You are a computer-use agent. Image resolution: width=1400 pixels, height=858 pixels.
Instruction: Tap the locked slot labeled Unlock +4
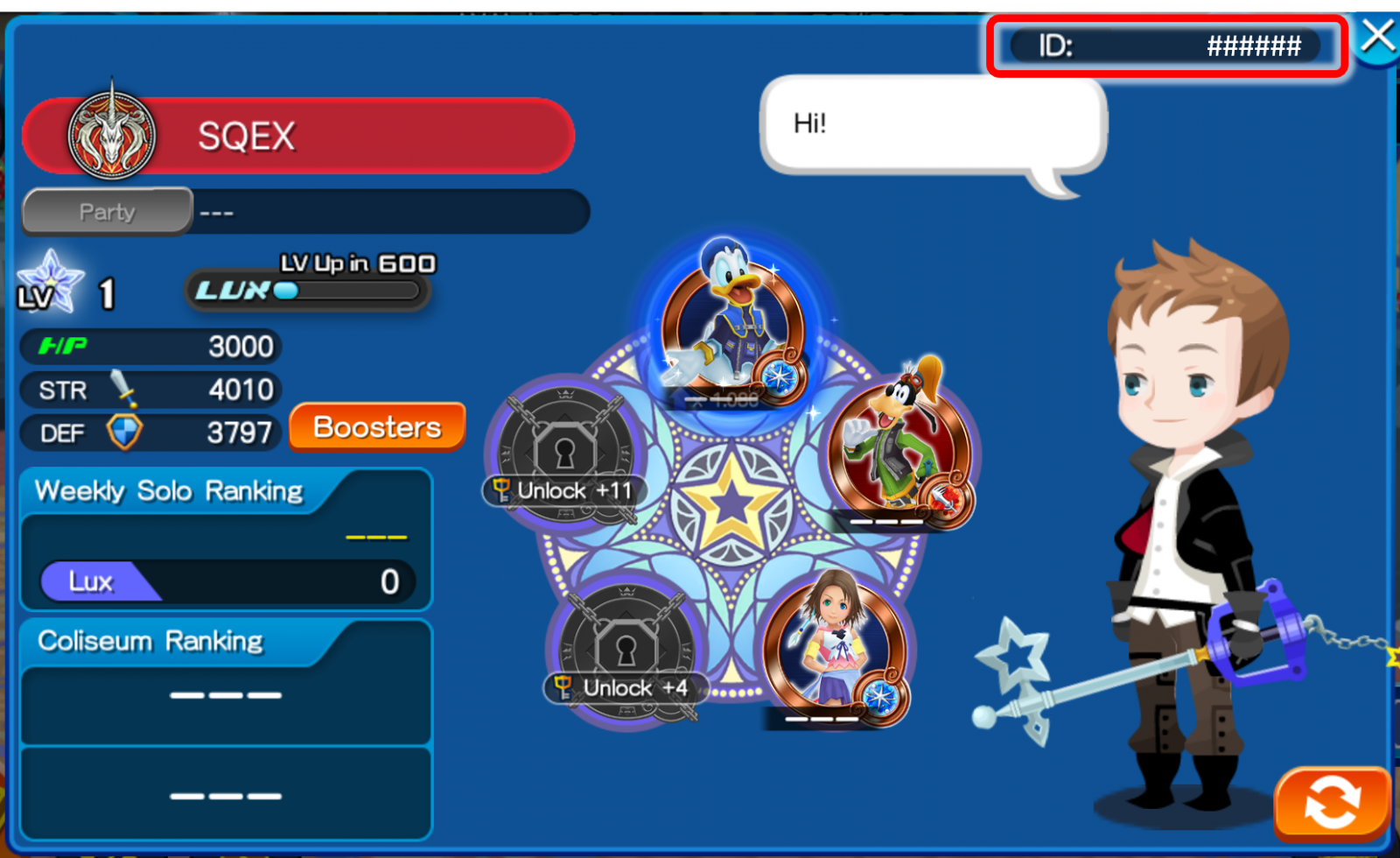[625, 652]
